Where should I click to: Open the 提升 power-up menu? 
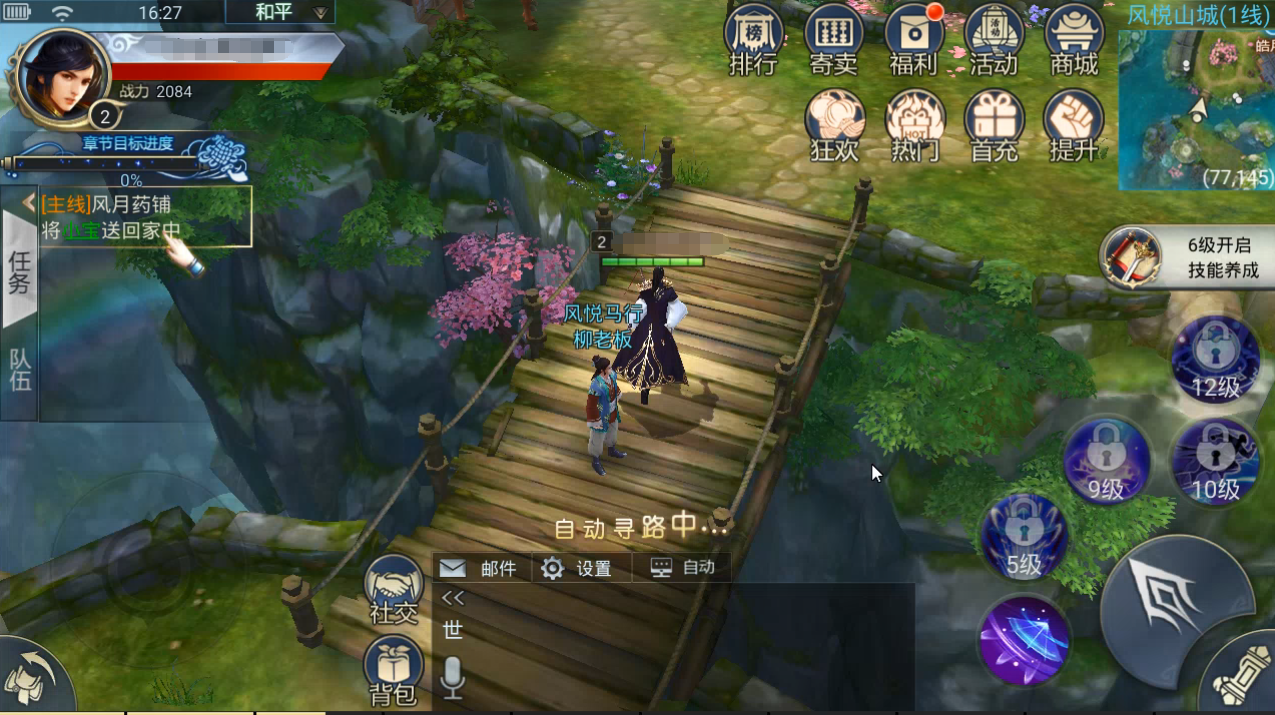(1074, 126)
